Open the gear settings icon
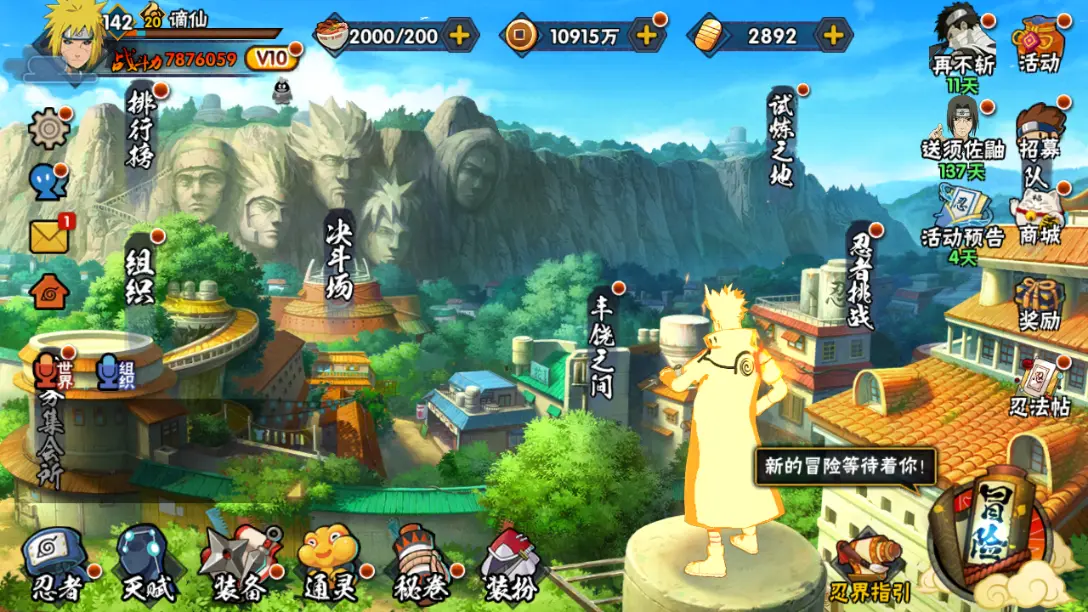1088x612 pixels. [47, 128]
